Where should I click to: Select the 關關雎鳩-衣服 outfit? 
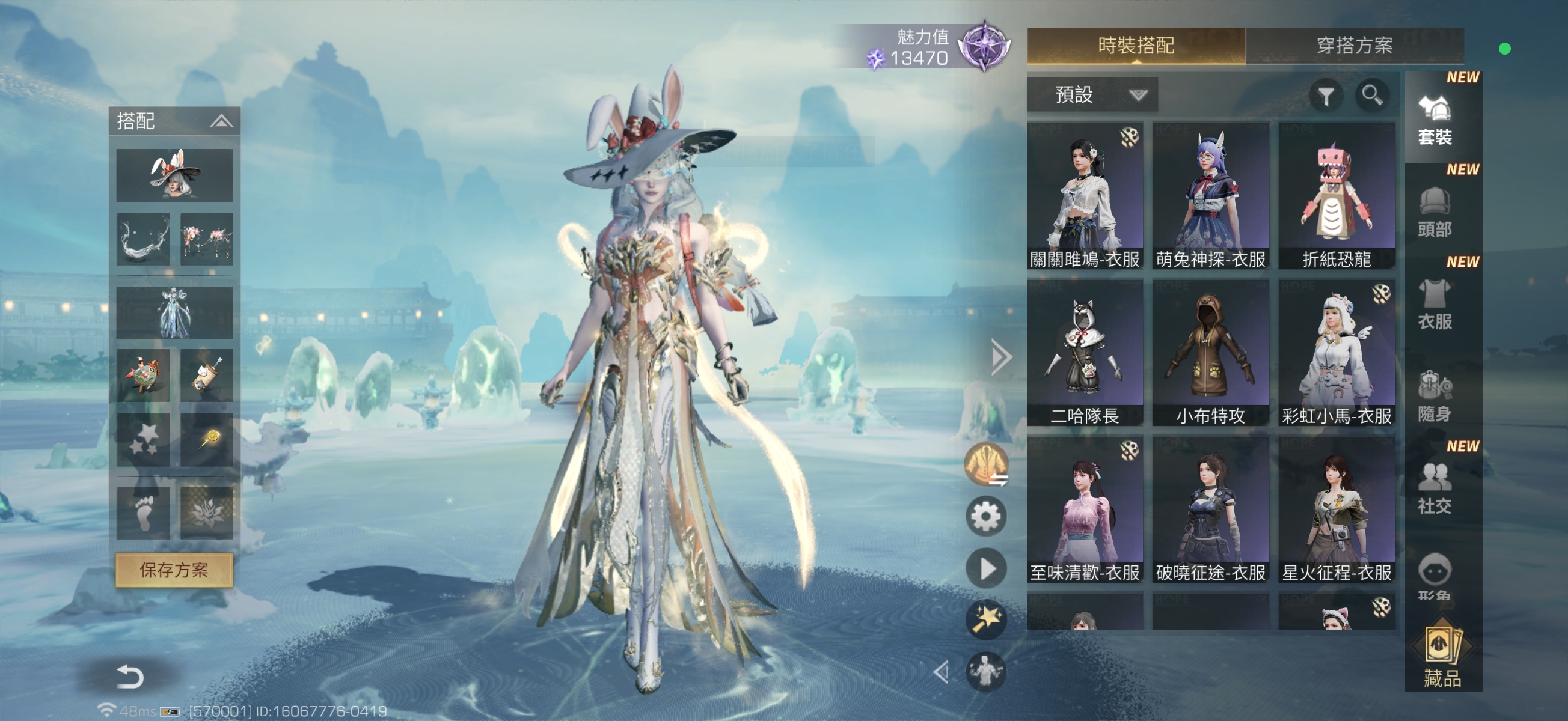click(x=1085, y=195)
